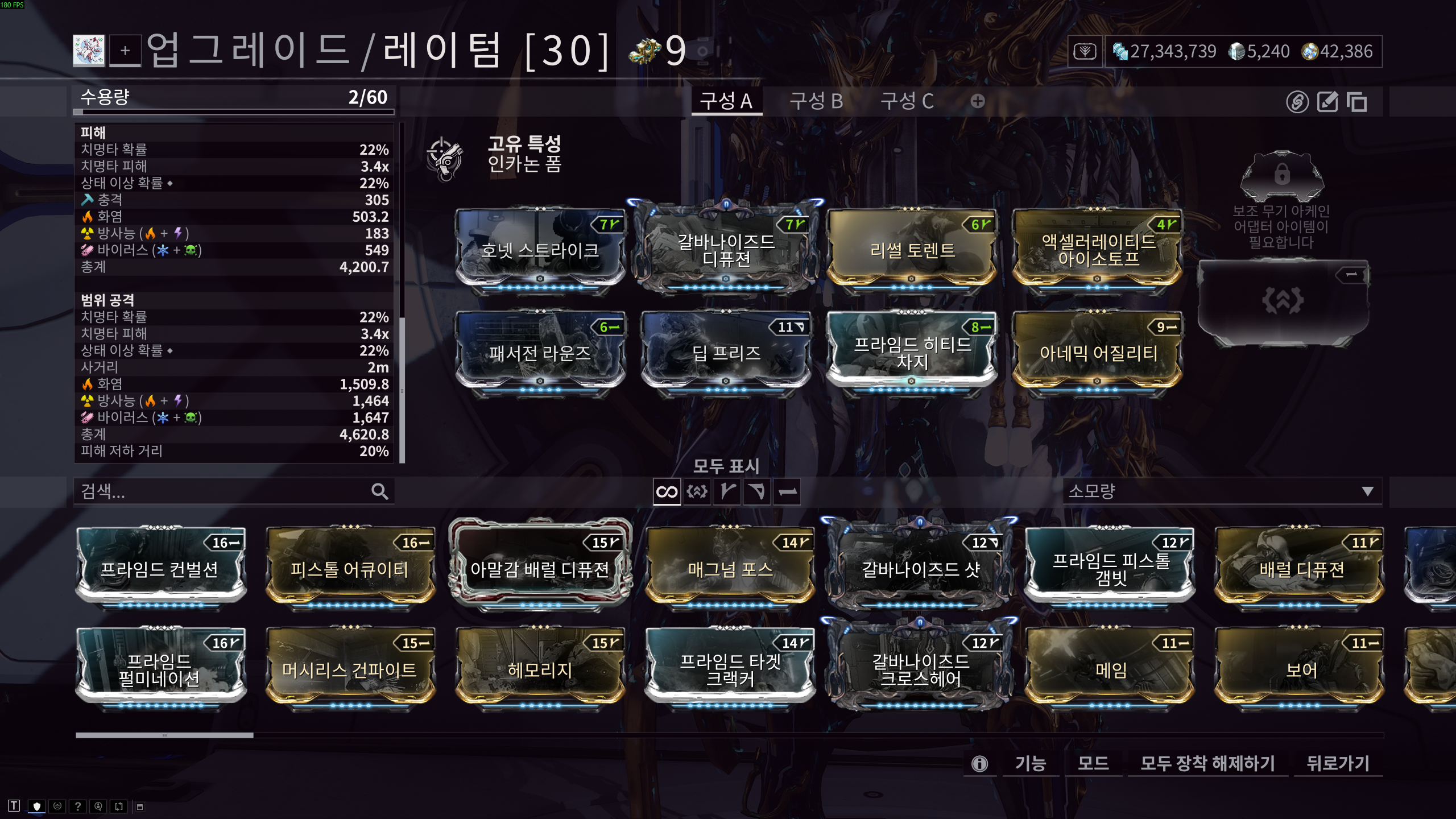Select the equipped 프라임드 히티드 차지 mod
The height and width of the screenshot is (819, 1456).
(912, 353)
